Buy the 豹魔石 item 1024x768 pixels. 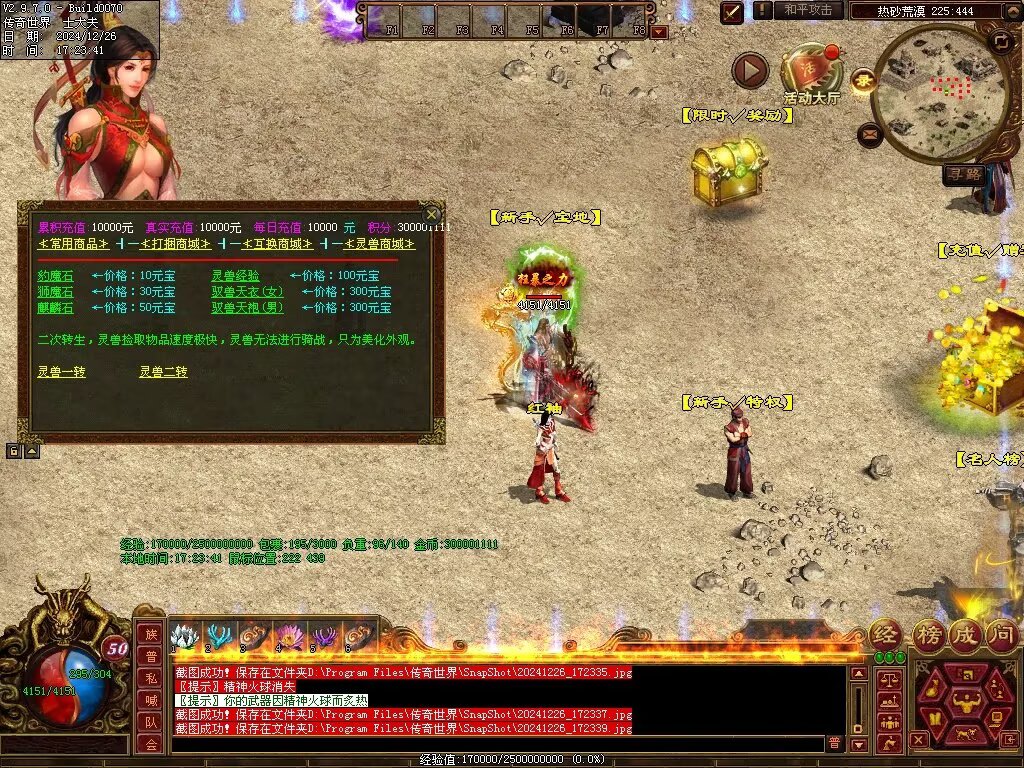coord(55,275)
